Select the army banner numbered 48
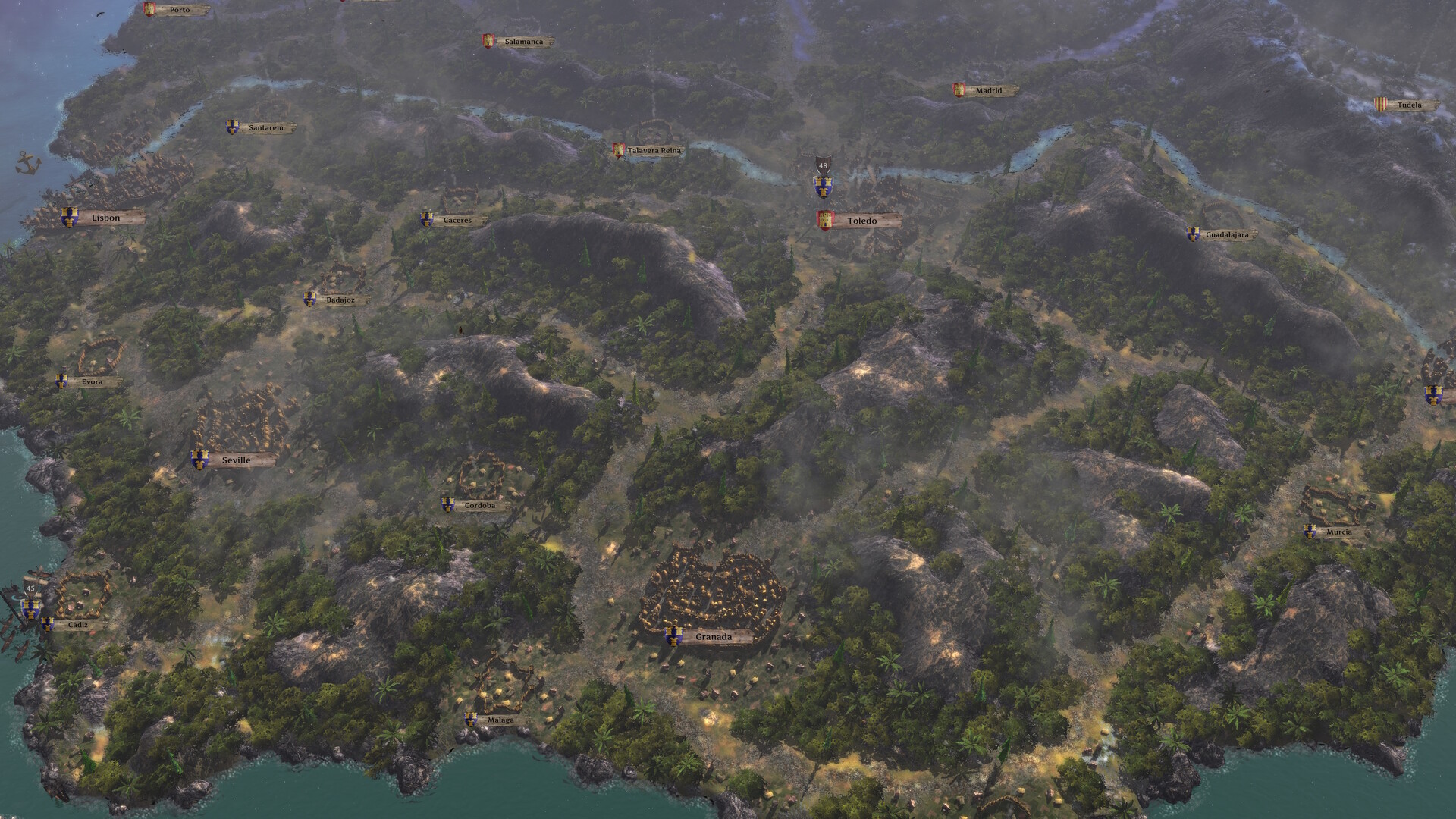Image resolution: width=1456 pixels, height=819 pixels. [823, 168]
